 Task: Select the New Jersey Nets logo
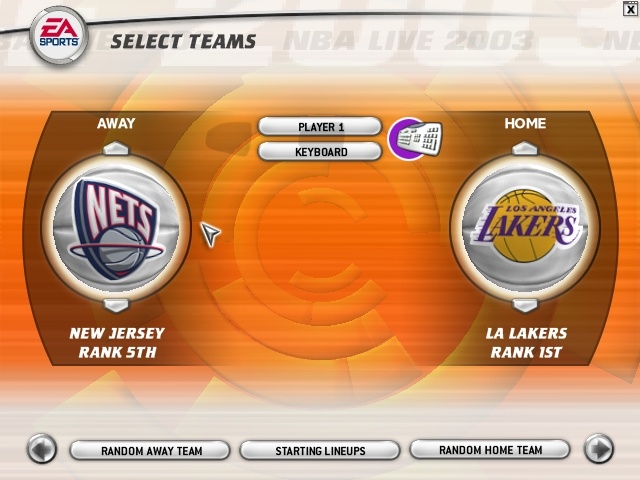pos(116,227)
